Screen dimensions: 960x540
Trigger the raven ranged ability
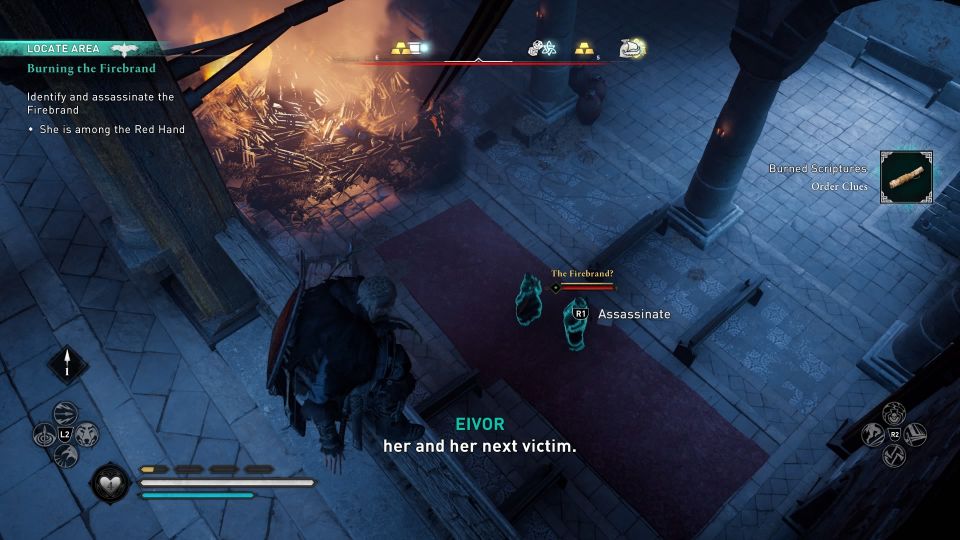[x=66, y=456]
